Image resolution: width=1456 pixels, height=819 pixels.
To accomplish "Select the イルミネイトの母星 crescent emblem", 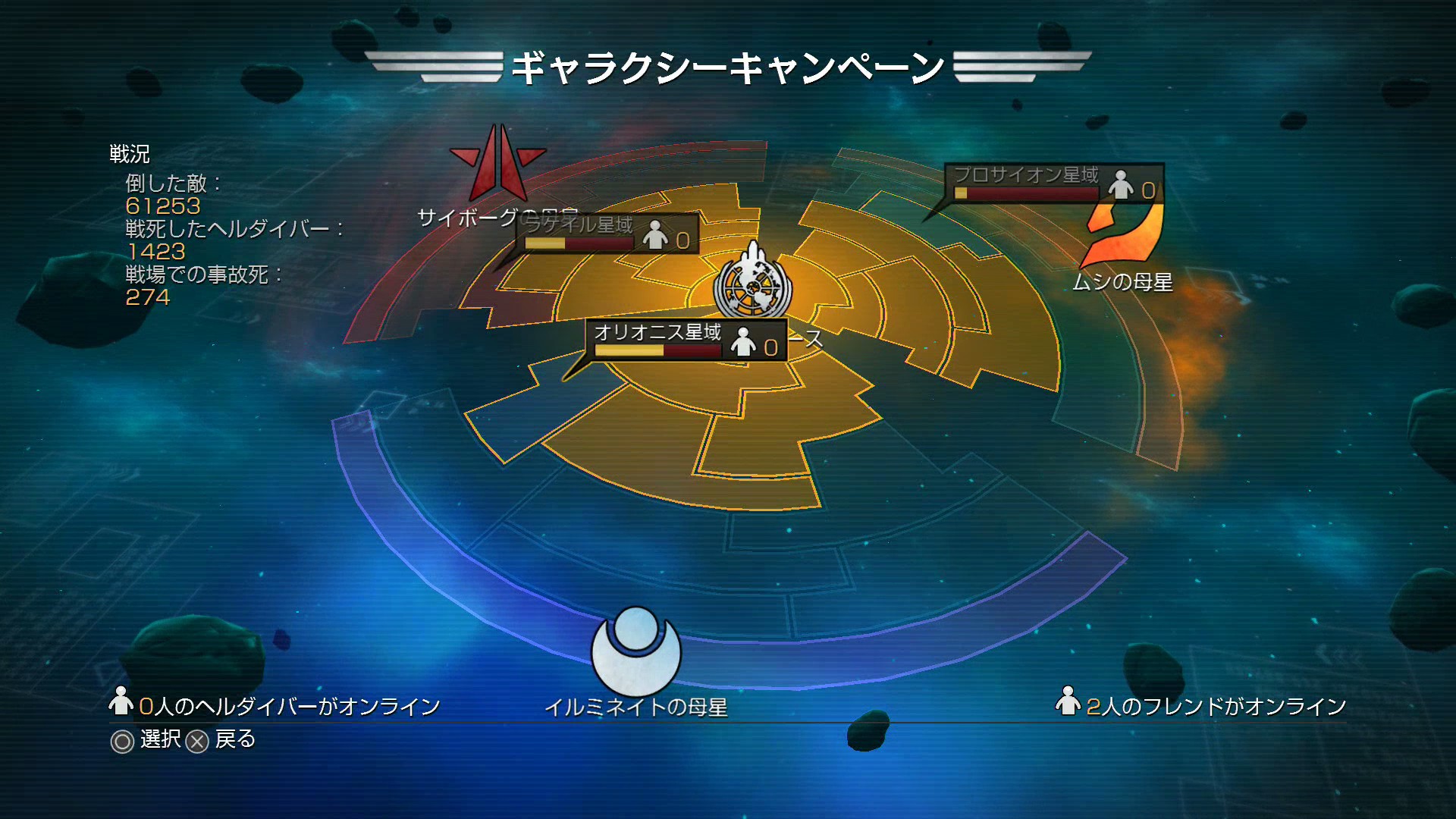I will click(x=635, y=650).
